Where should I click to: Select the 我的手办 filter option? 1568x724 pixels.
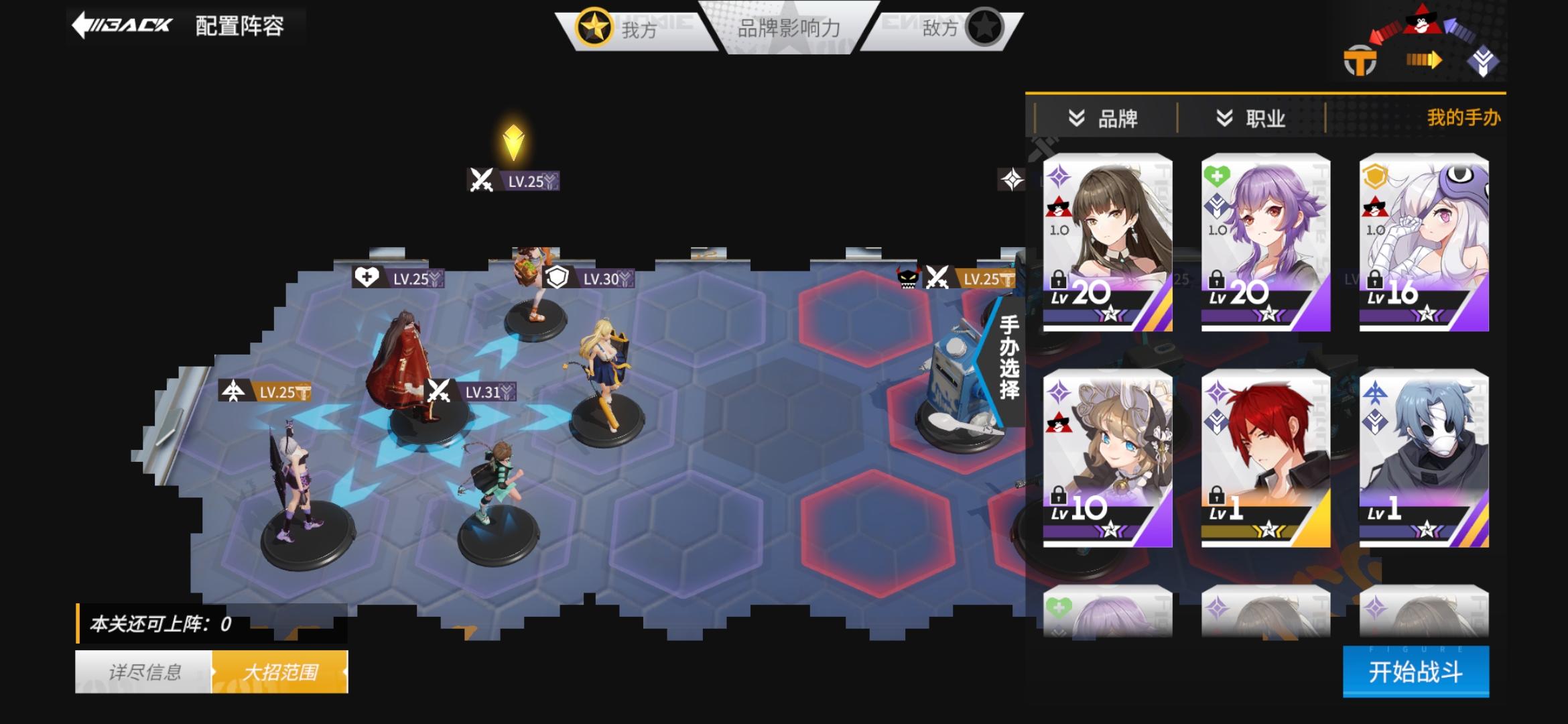pos(1463,116)
